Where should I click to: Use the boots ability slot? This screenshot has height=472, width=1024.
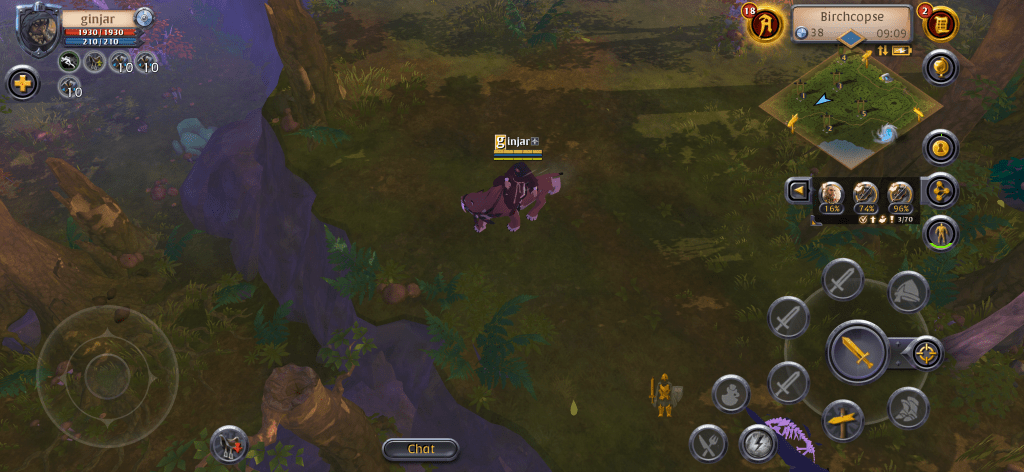click(x=908, y=407)
